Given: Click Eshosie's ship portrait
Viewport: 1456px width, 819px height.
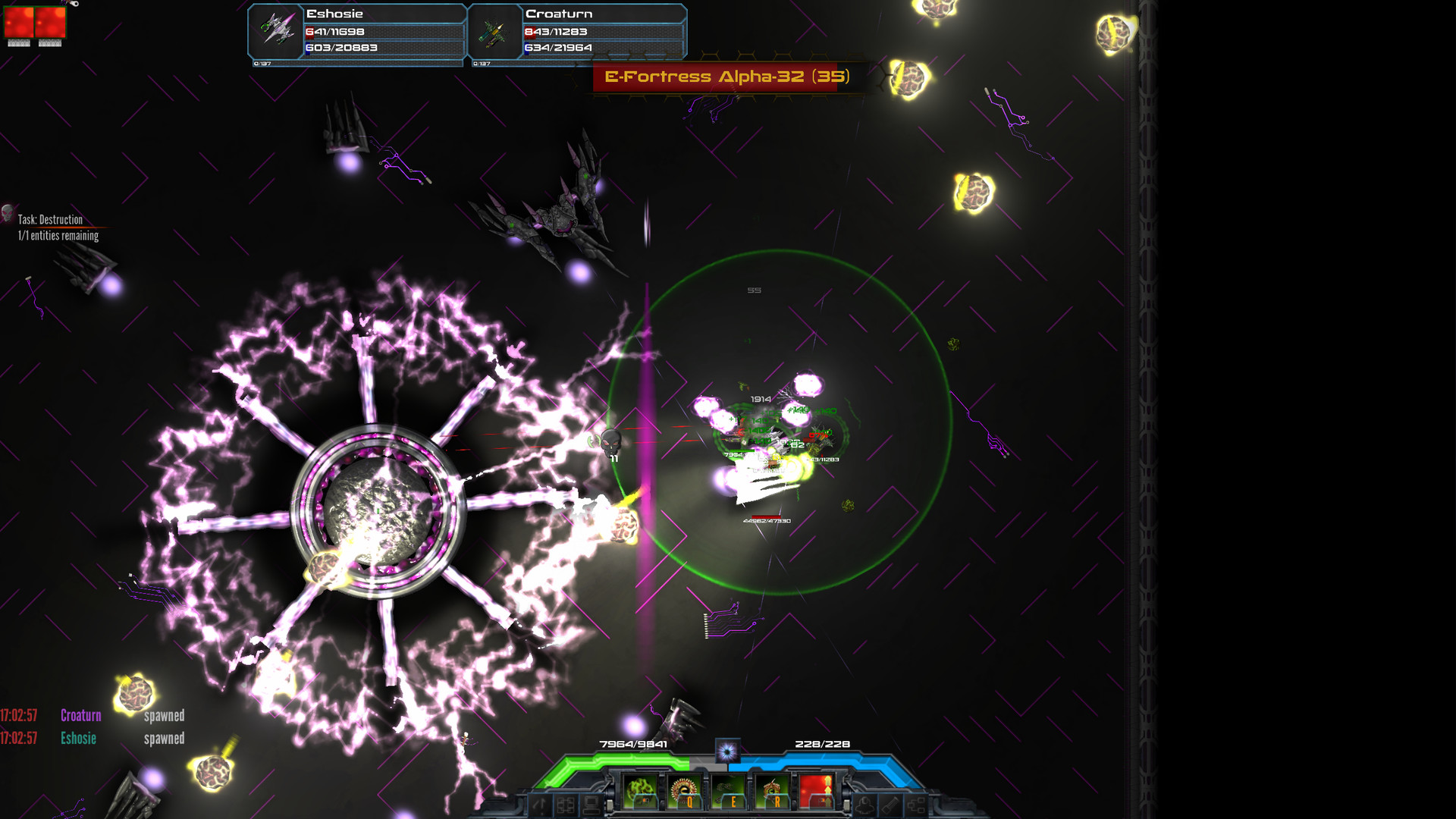Looking at the screenshot, I should [277, 29].
